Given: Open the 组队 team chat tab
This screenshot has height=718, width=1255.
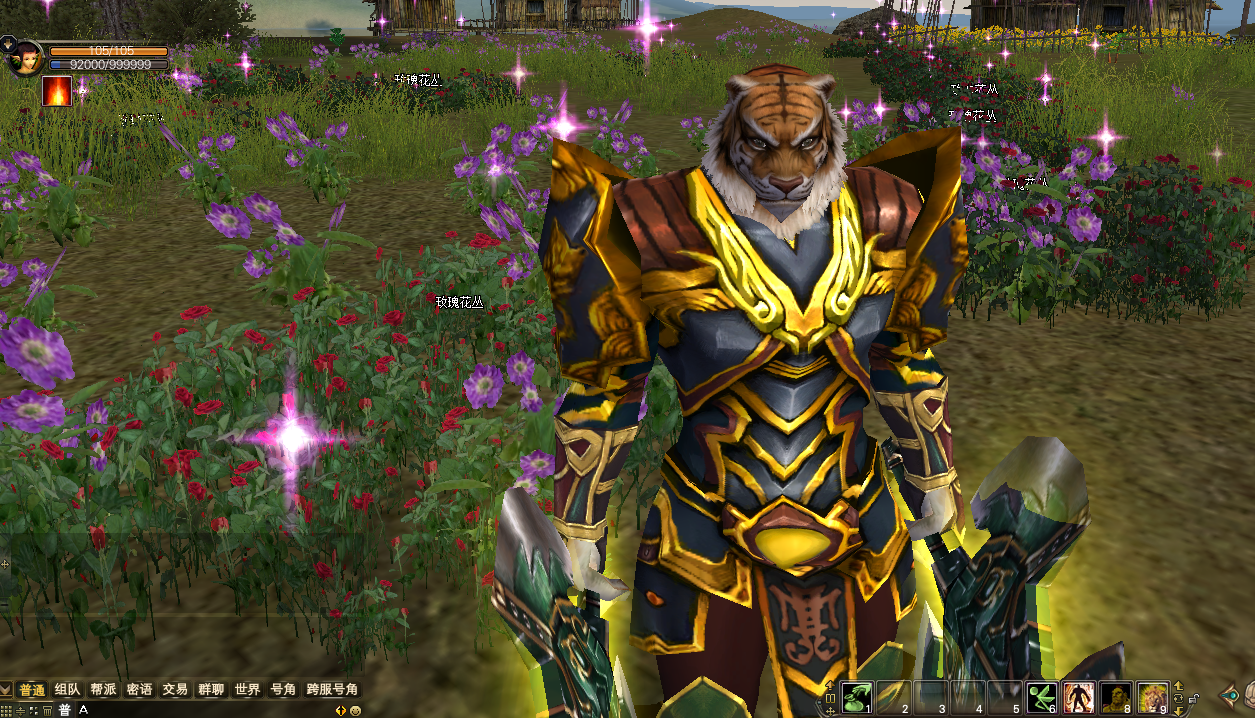Looking at the screenshot, I should click(x=68, y=690).
